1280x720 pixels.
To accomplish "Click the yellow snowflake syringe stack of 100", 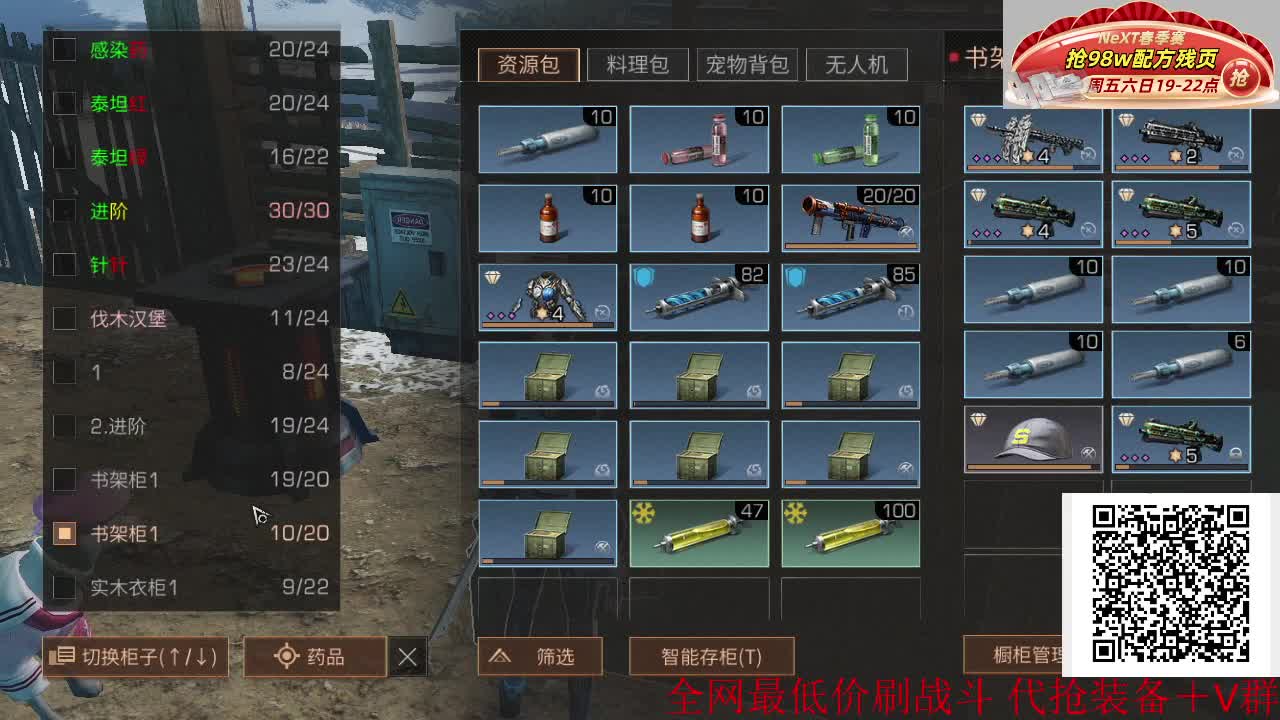I will (x=851, y=532).
